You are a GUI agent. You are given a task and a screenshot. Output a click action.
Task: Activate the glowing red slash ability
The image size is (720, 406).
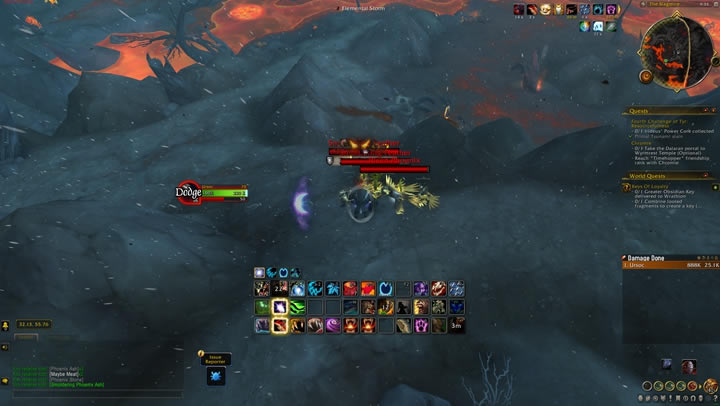point(280,325)
